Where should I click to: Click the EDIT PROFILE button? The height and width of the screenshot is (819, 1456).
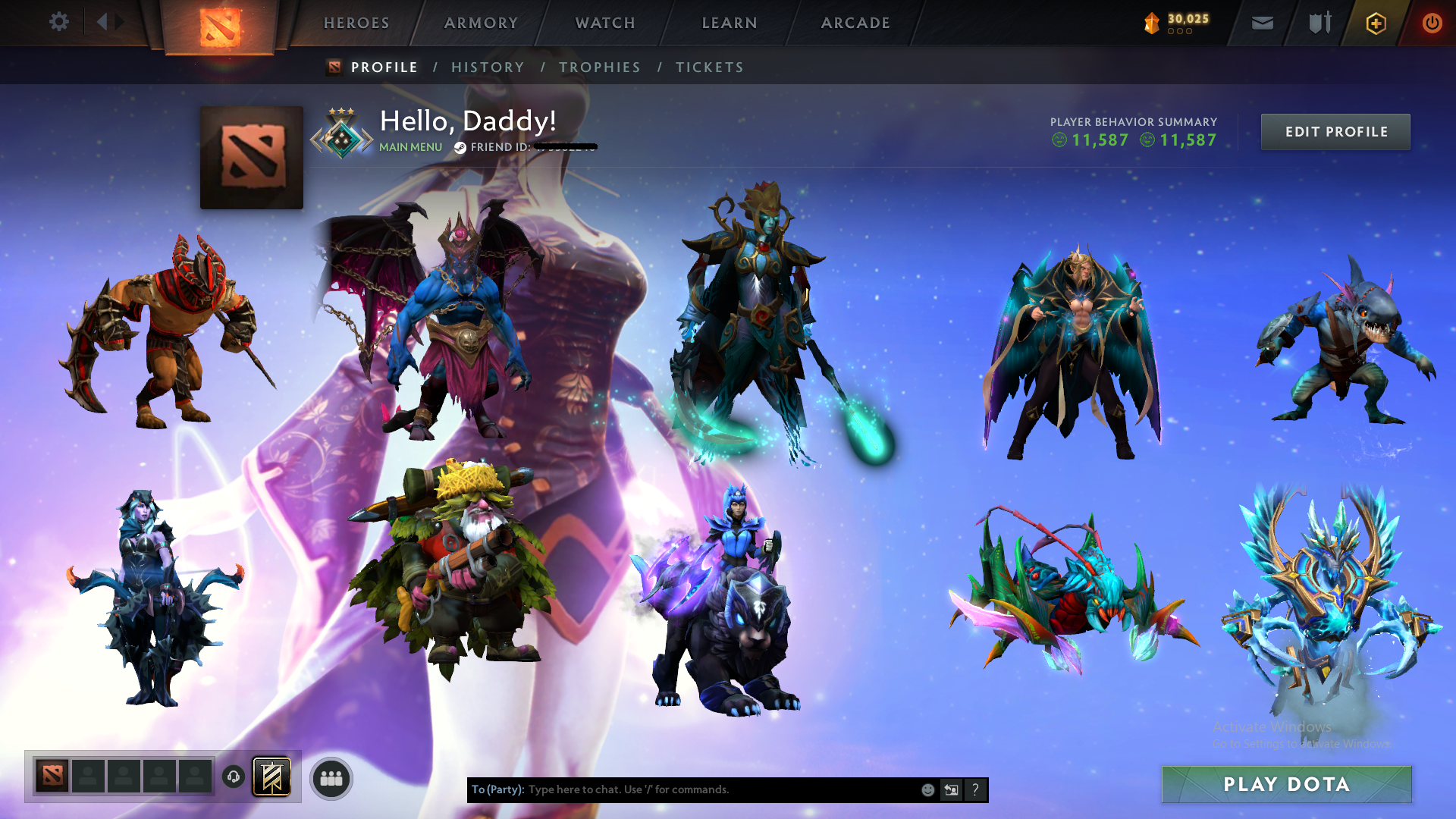(1335, 131)
